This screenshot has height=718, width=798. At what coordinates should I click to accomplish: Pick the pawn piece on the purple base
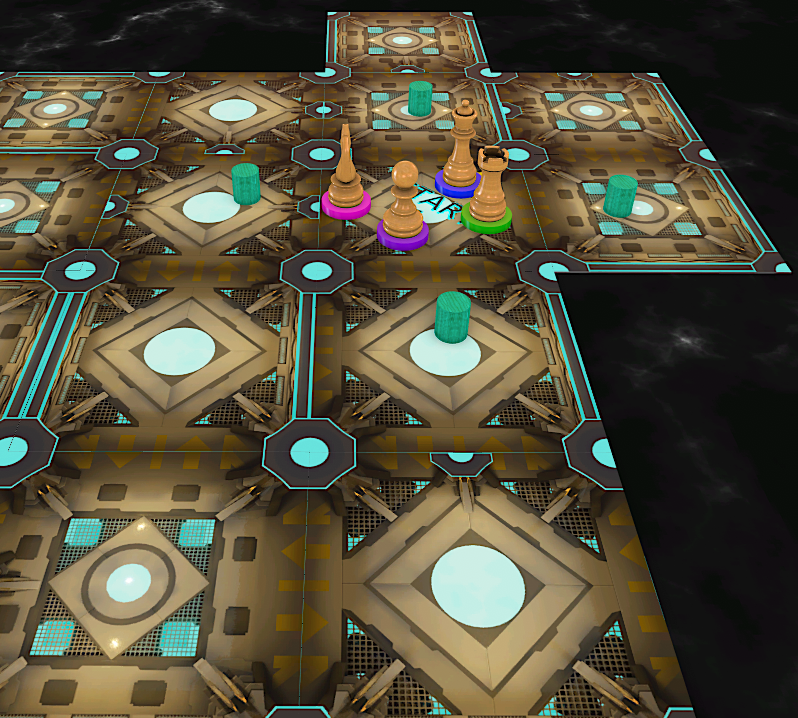click(x=404, y=205)
